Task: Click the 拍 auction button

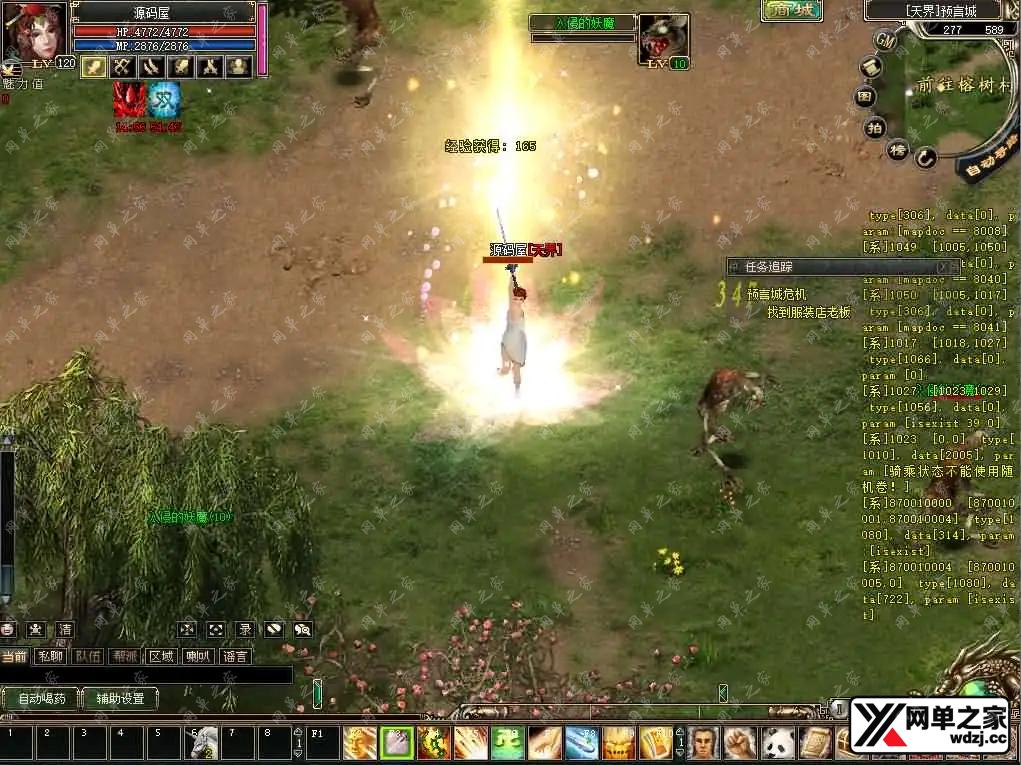Action: (x=874, y=127)
